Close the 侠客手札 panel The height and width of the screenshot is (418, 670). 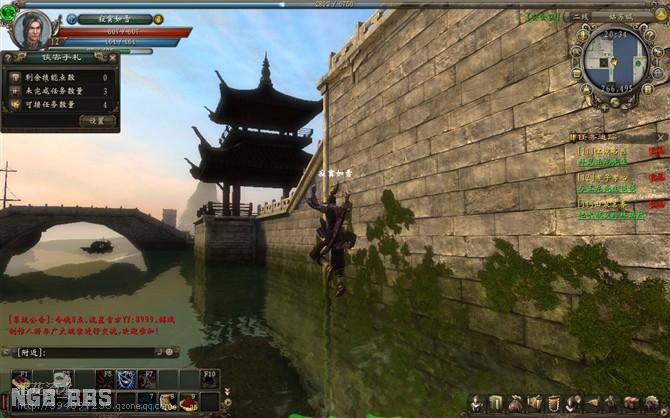pyautogui.click(x=114, y=57)
